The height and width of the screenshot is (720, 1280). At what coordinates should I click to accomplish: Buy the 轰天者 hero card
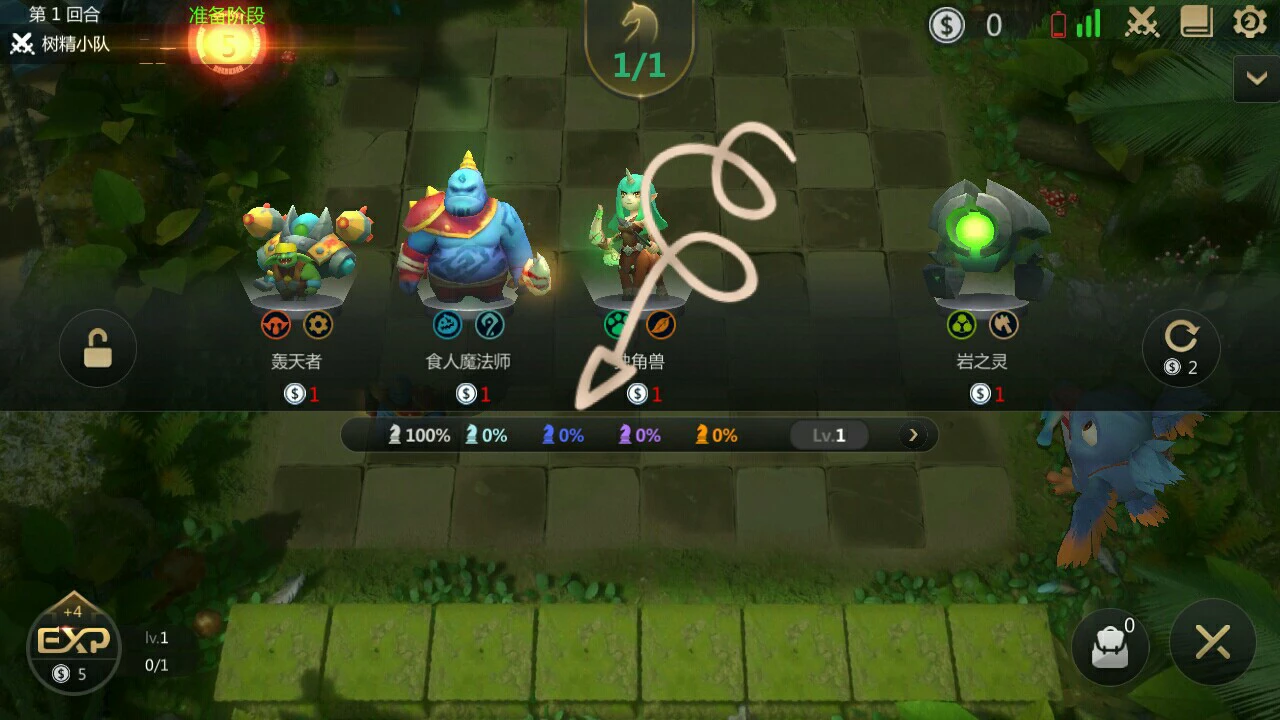(x=297, y=290)
